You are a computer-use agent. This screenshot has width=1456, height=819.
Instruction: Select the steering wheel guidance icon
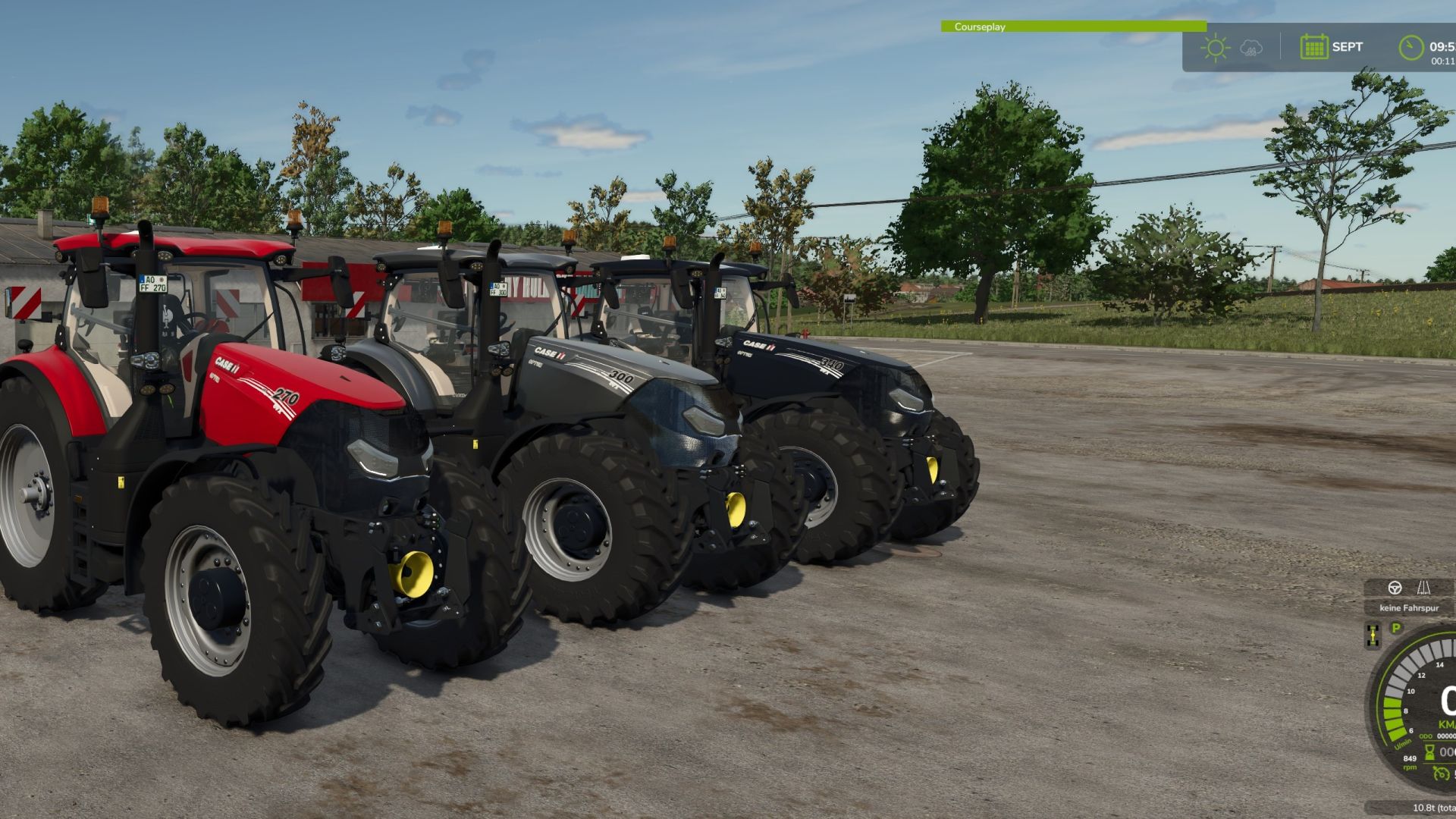click(x=1395, y=588)
